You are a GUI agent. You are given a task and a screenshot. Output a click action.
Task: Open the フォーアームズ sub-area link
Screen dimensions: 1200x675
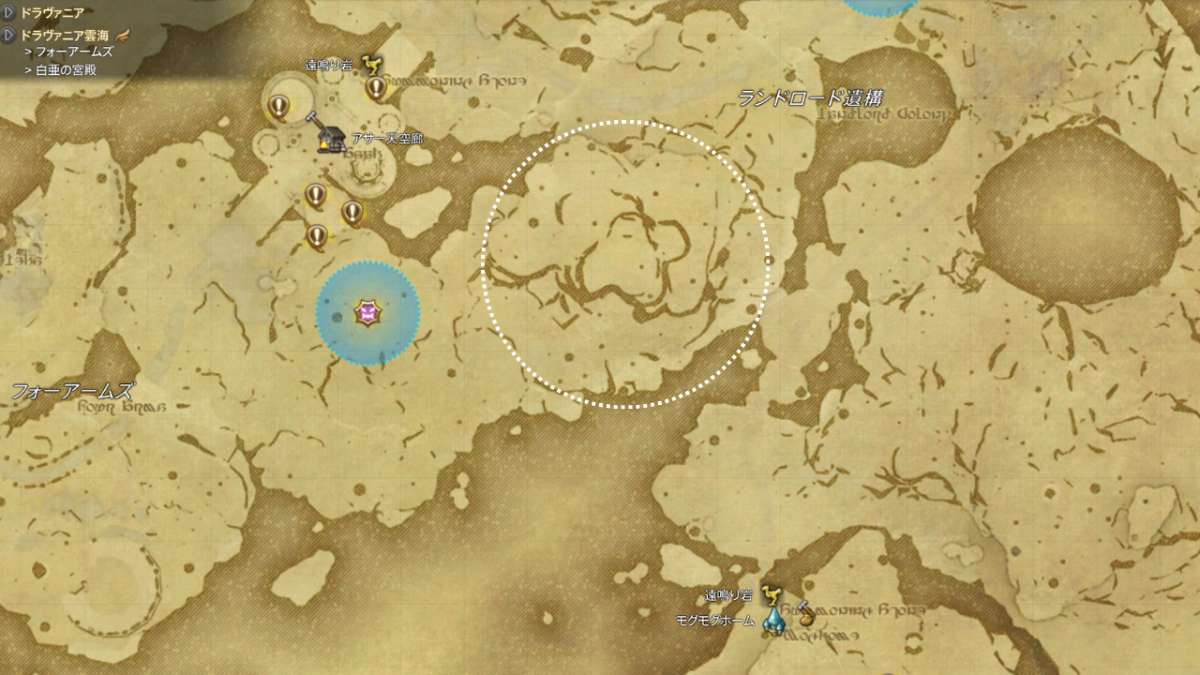click(74, 51)
